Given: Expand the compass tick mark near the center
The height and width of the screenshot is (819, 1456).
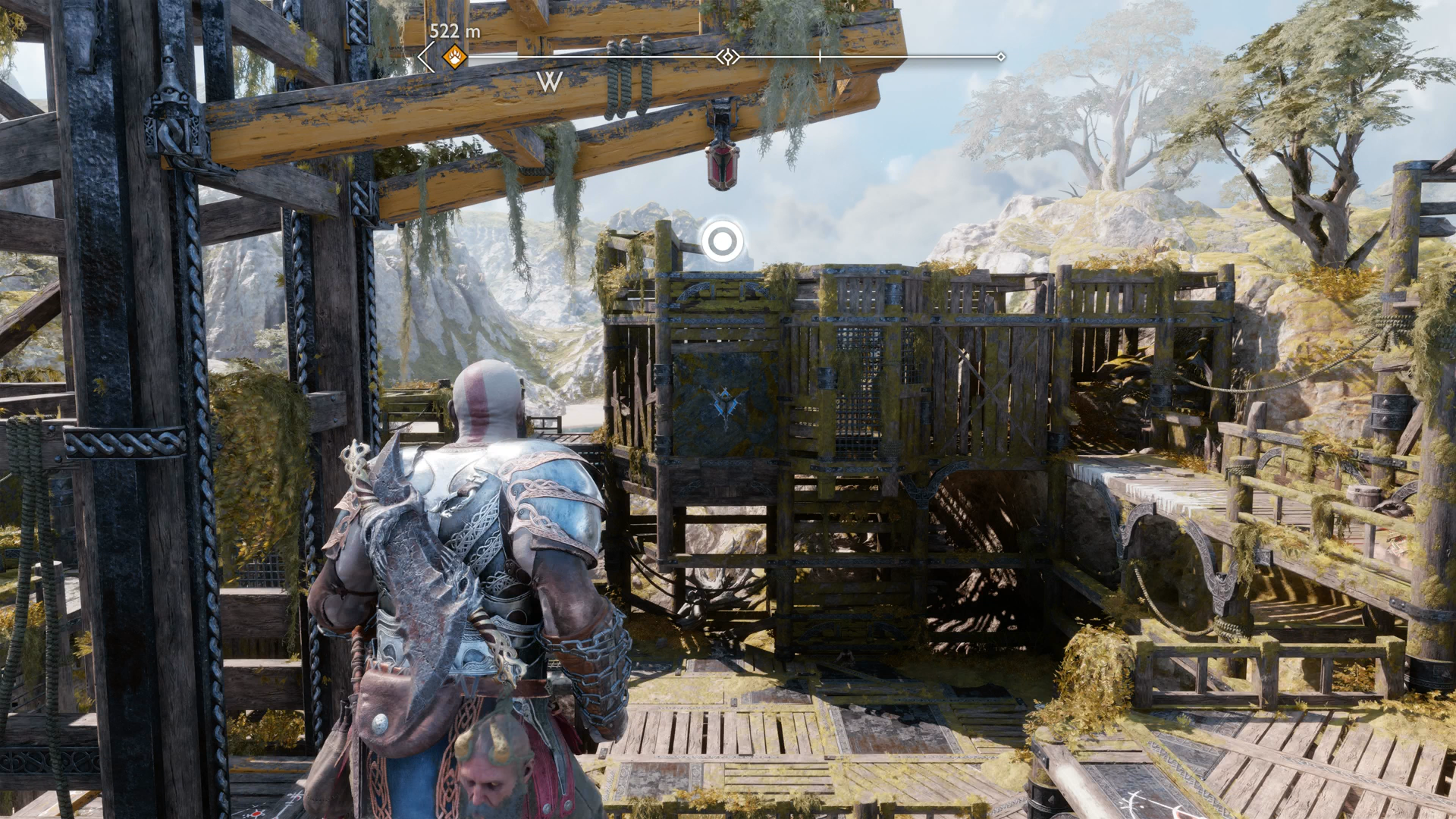Looking at the screenshot, I should (821, 55).
